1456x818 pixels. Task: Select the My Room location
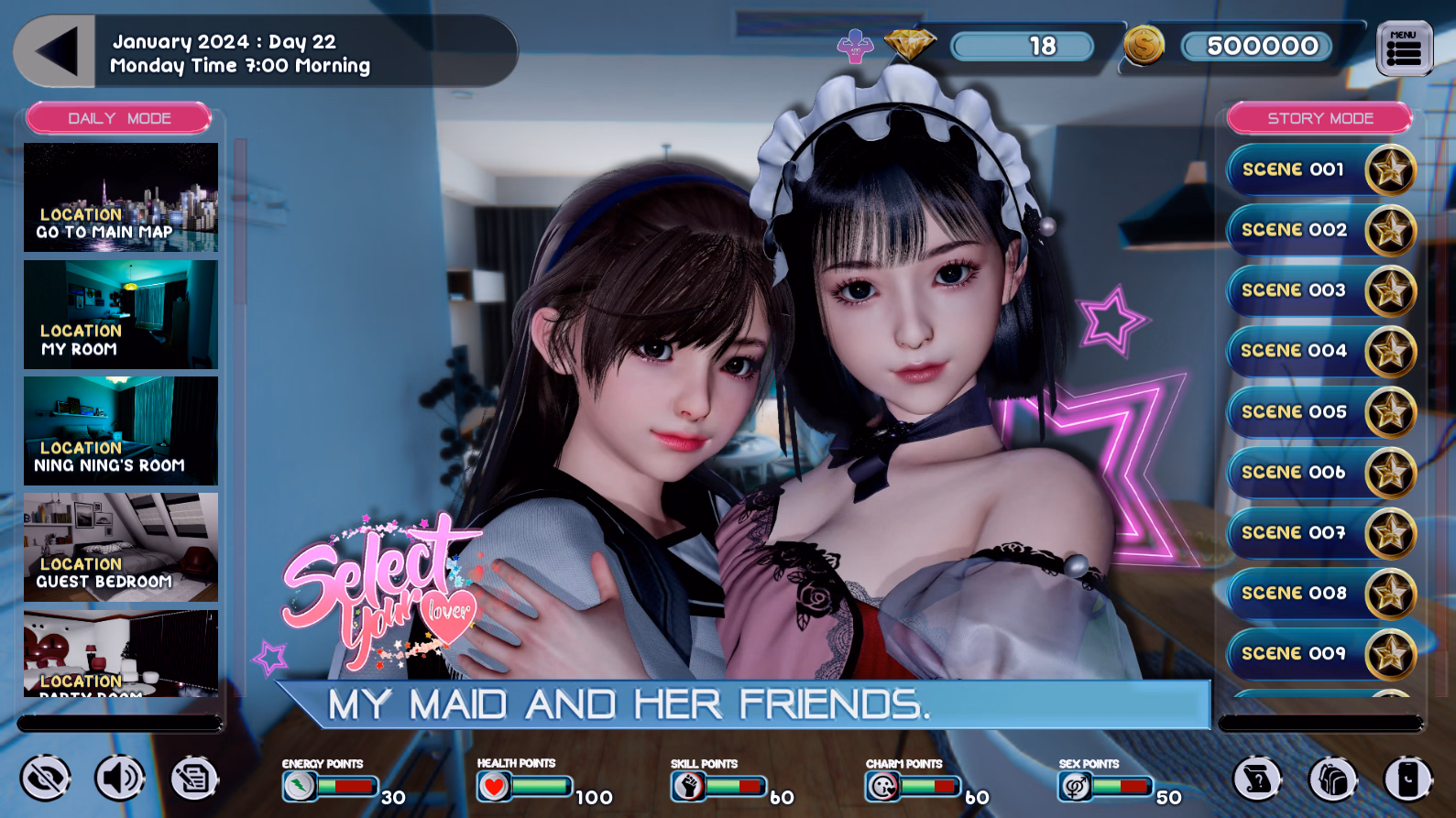pyautogui.click(x=121, y=314)
